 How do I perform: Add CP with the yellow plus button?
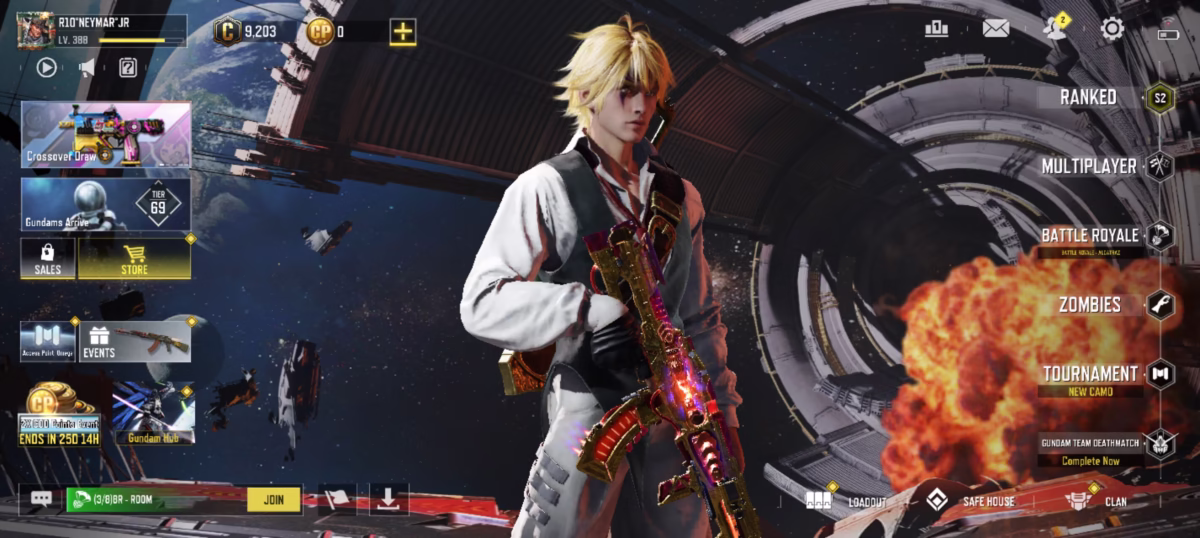tap(402, 32)
